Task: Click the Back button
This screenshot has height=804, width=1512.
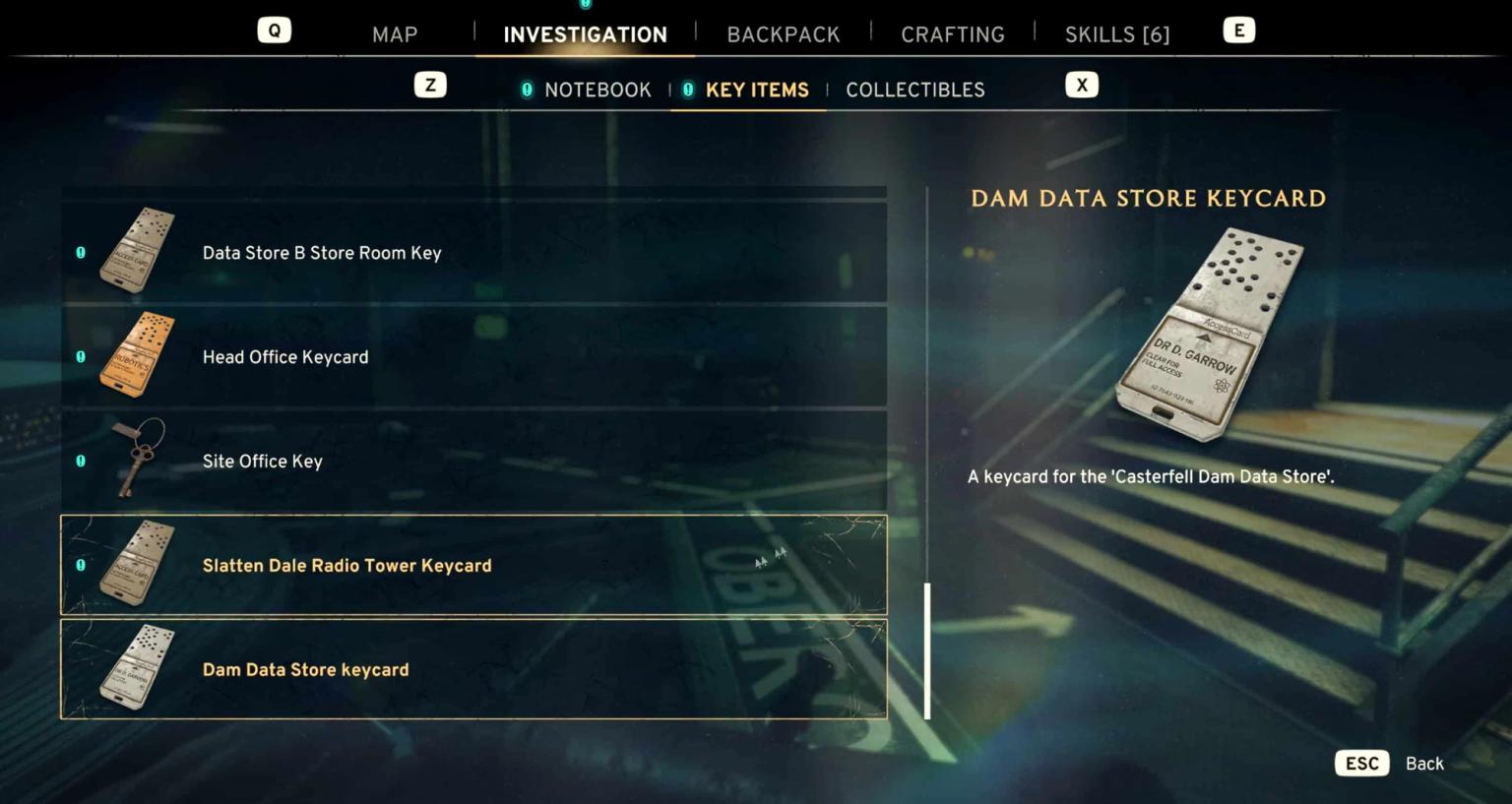Action: click(x=1423, y=763)
